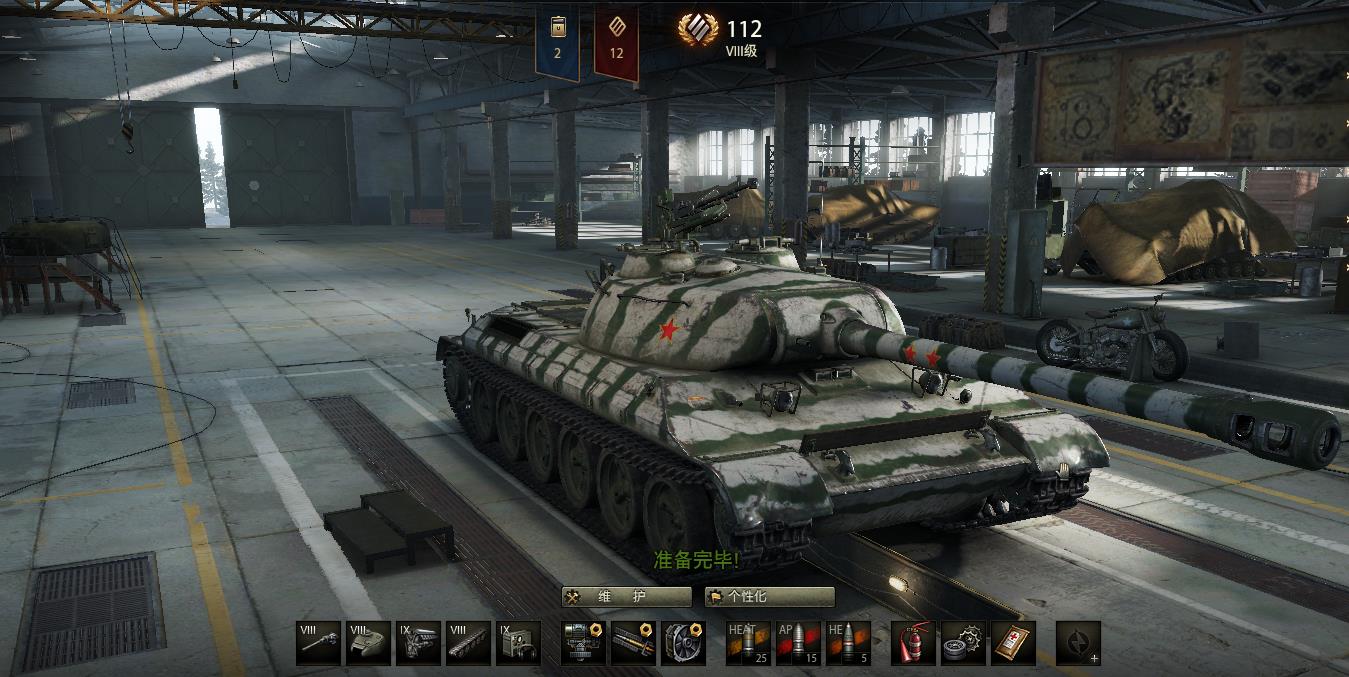Viewport: 1349px width, 677px height.
Task: Choose the tier VIII tracks module slot
Action: (x=468, y=643)
